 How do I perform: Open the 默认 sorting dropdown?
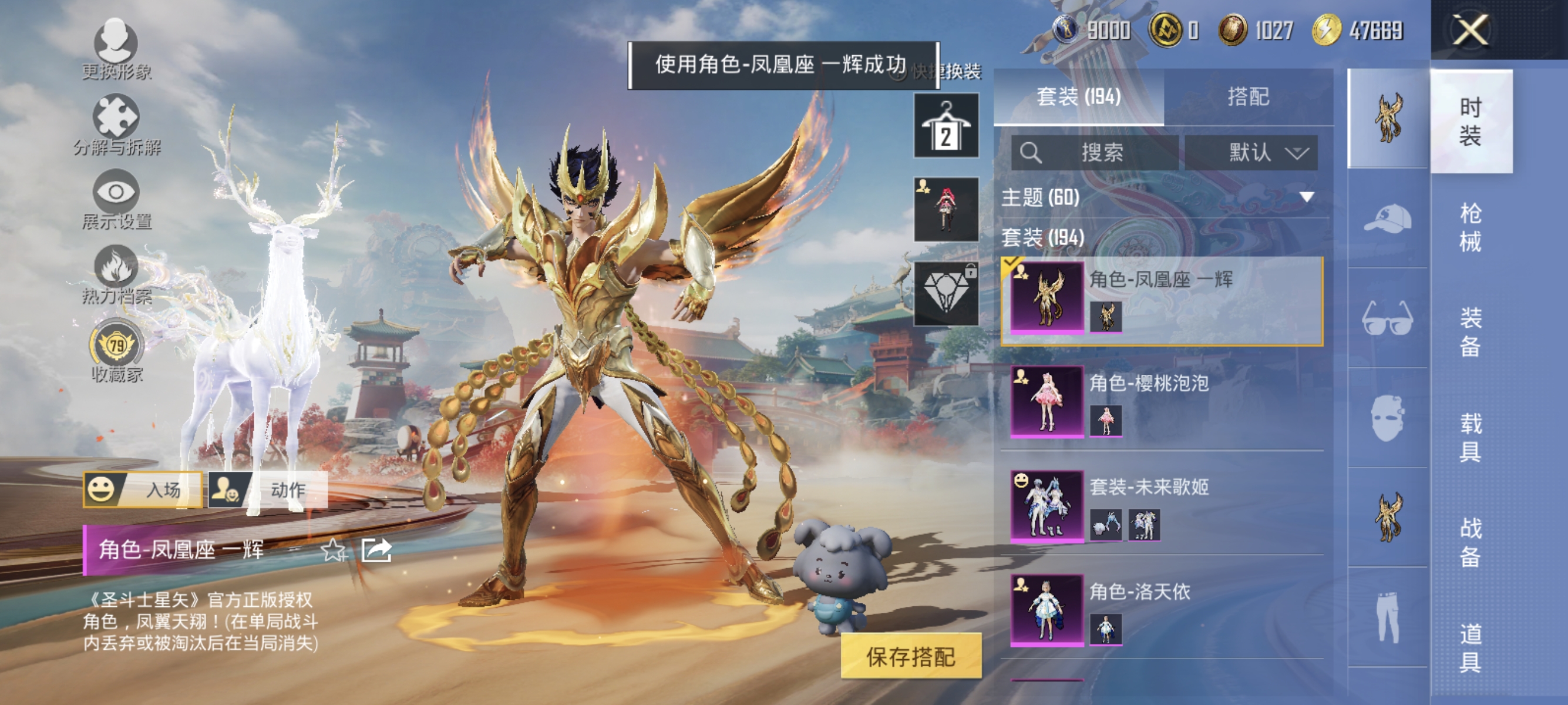tap(1253, 153)
